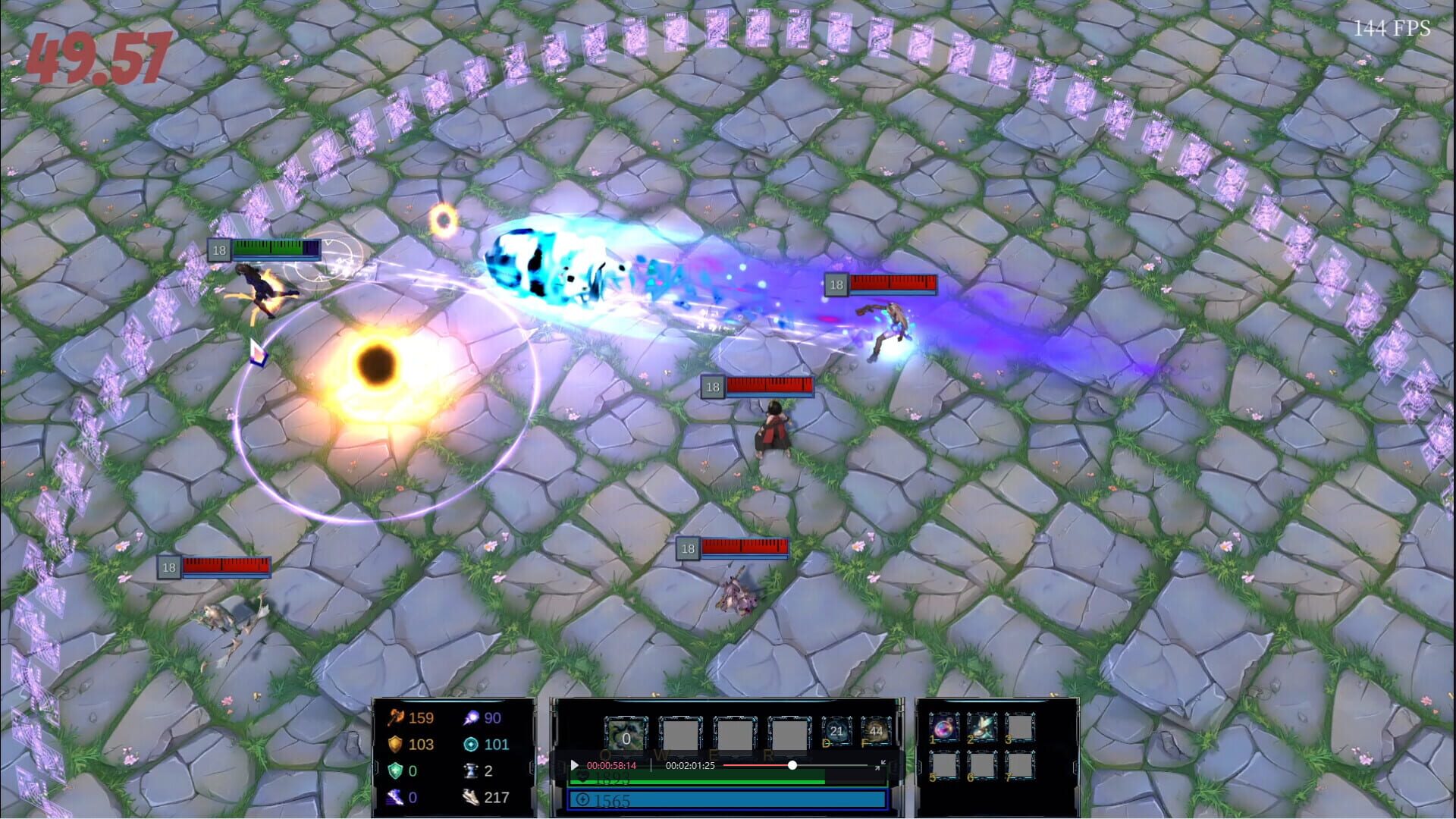Click the timeline scrubber handle
1456x819 pixels.
tap(792, 764)
